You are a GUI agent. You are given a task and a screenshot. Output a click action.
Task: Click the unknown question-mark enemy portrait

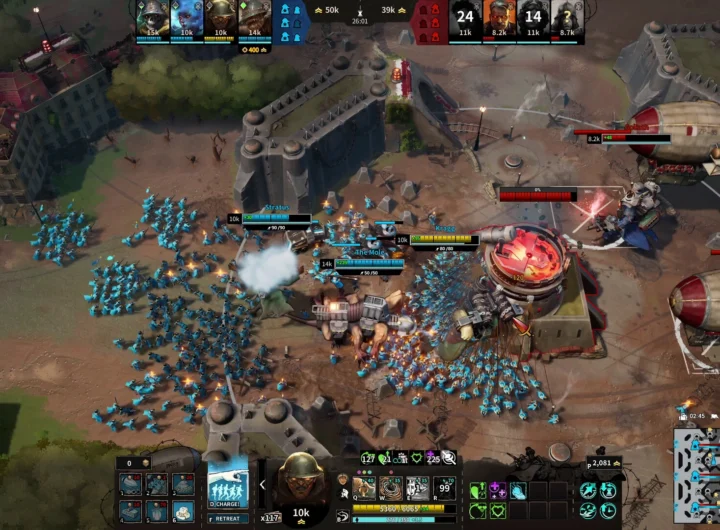(567, 16)
